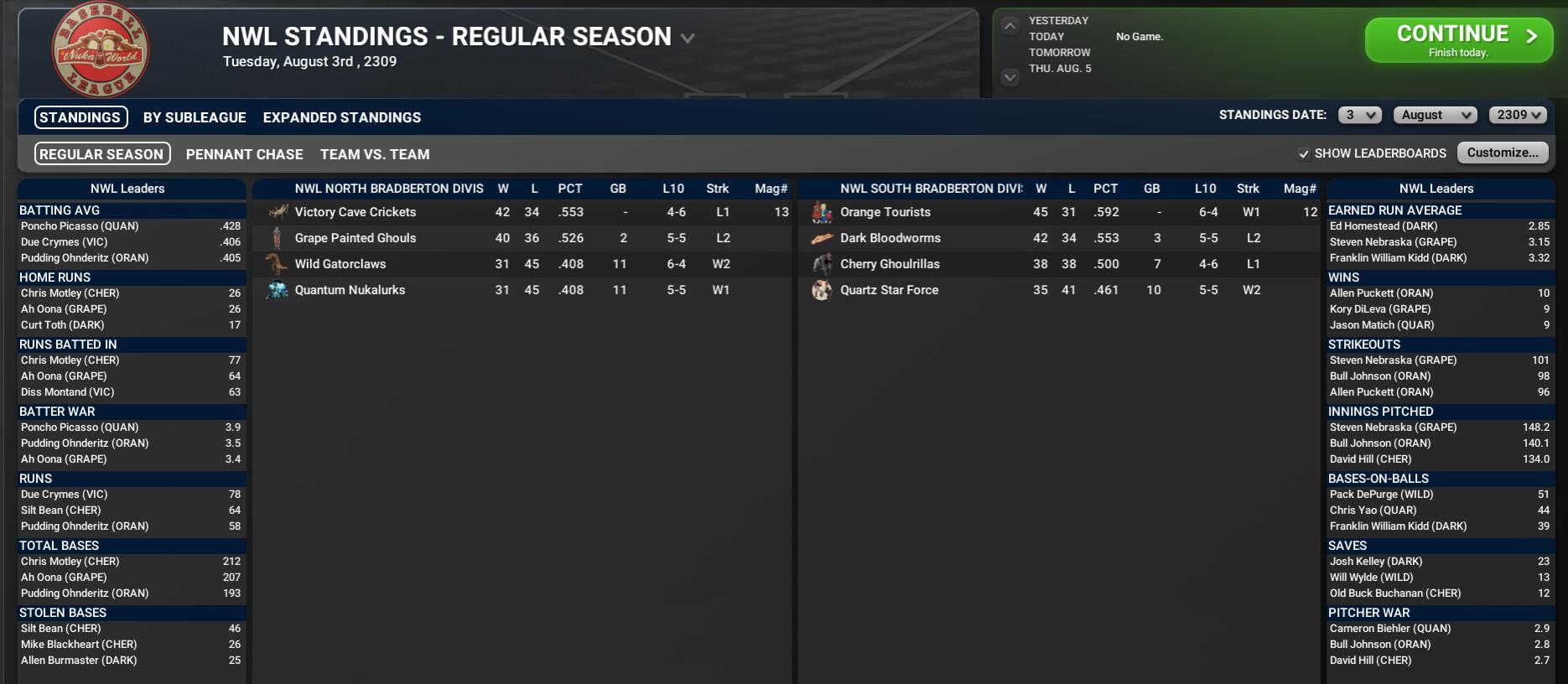Screen dimensions: 1568x684
Task: Sort north division by PCT column
Action: coord(569,189)
